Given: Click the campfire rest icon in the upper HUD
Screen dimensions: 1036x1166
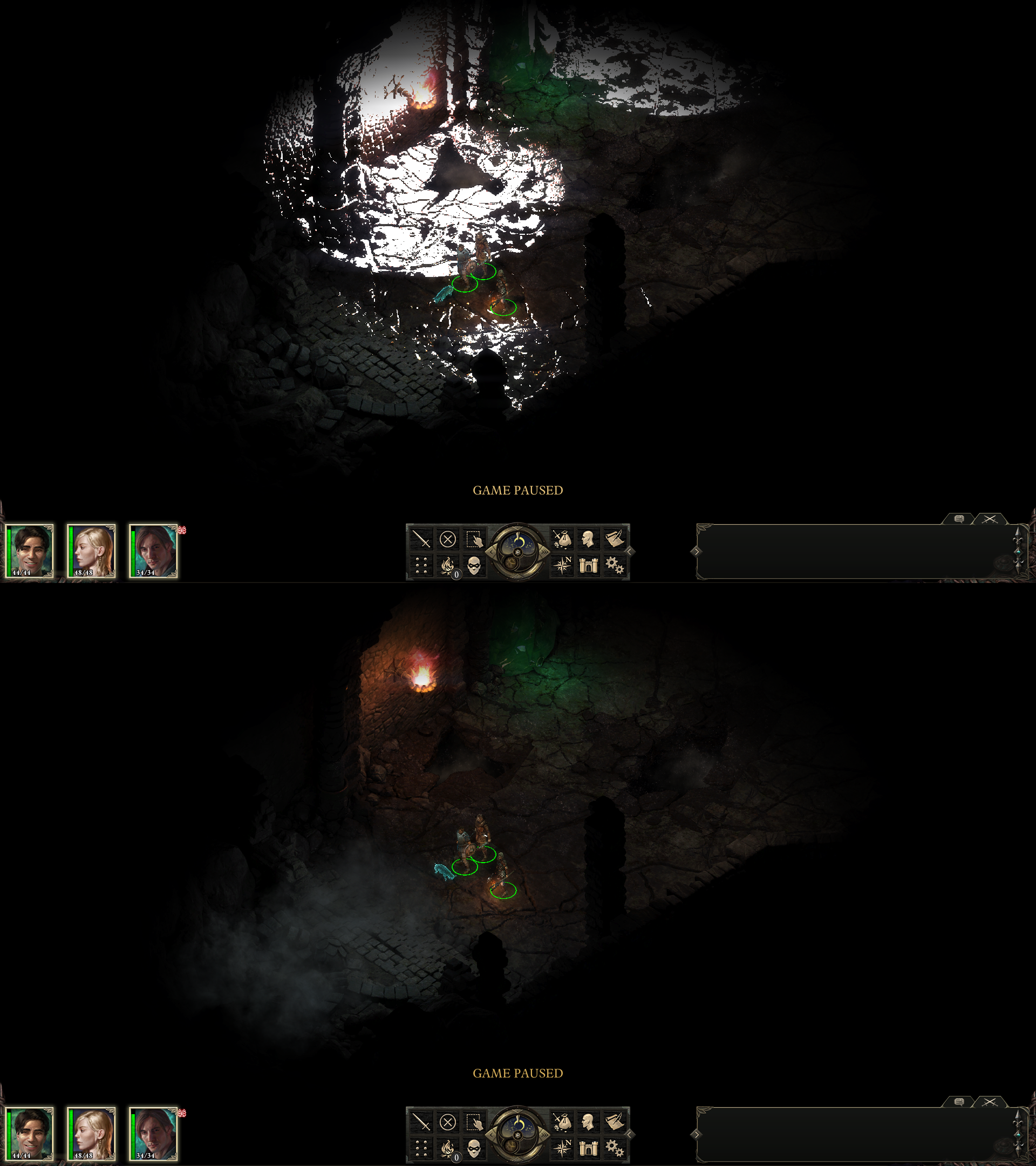Looking at the screenshot, I should click(447, 565).
